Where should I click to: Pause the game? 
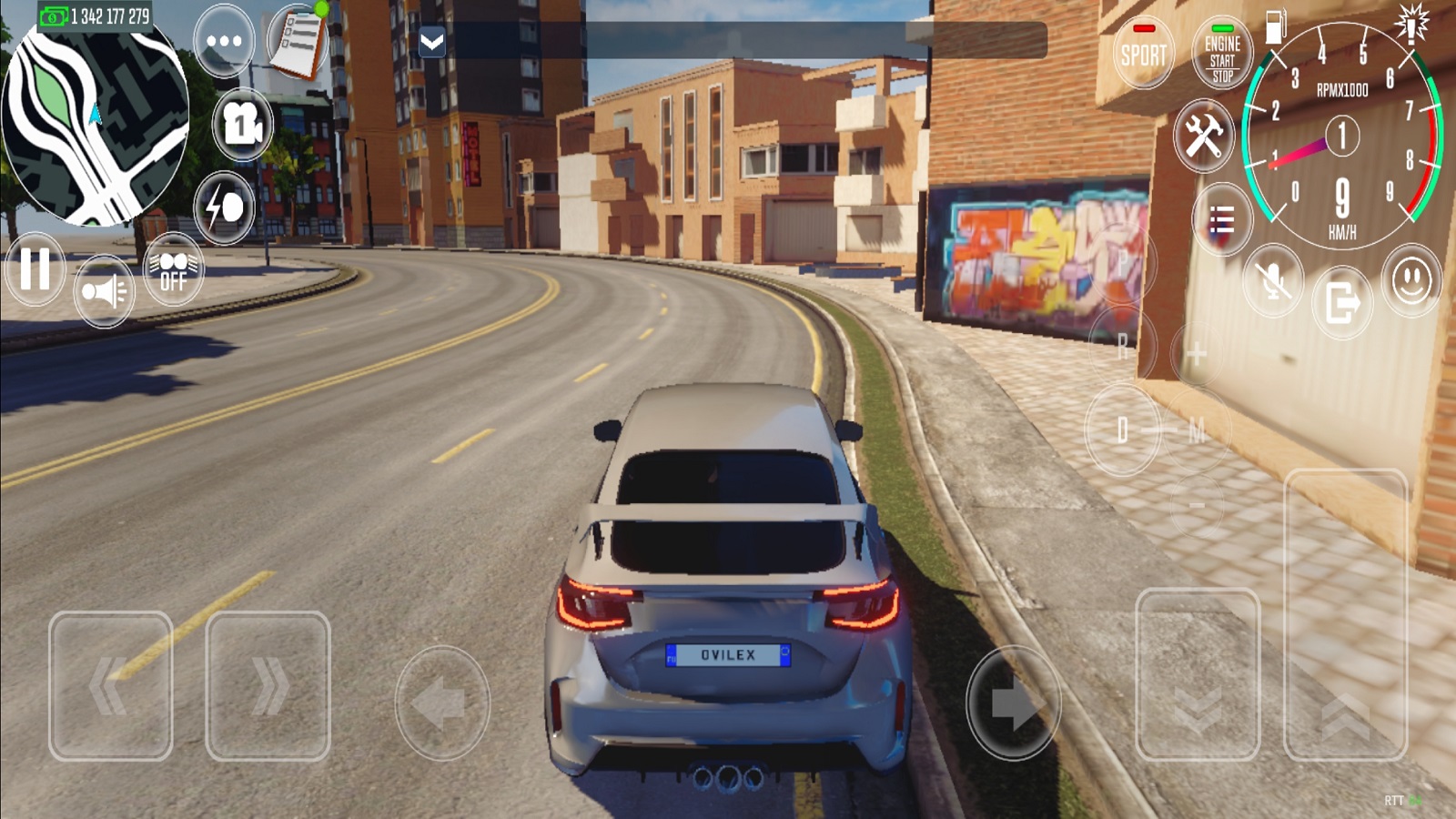coord(35,269)
